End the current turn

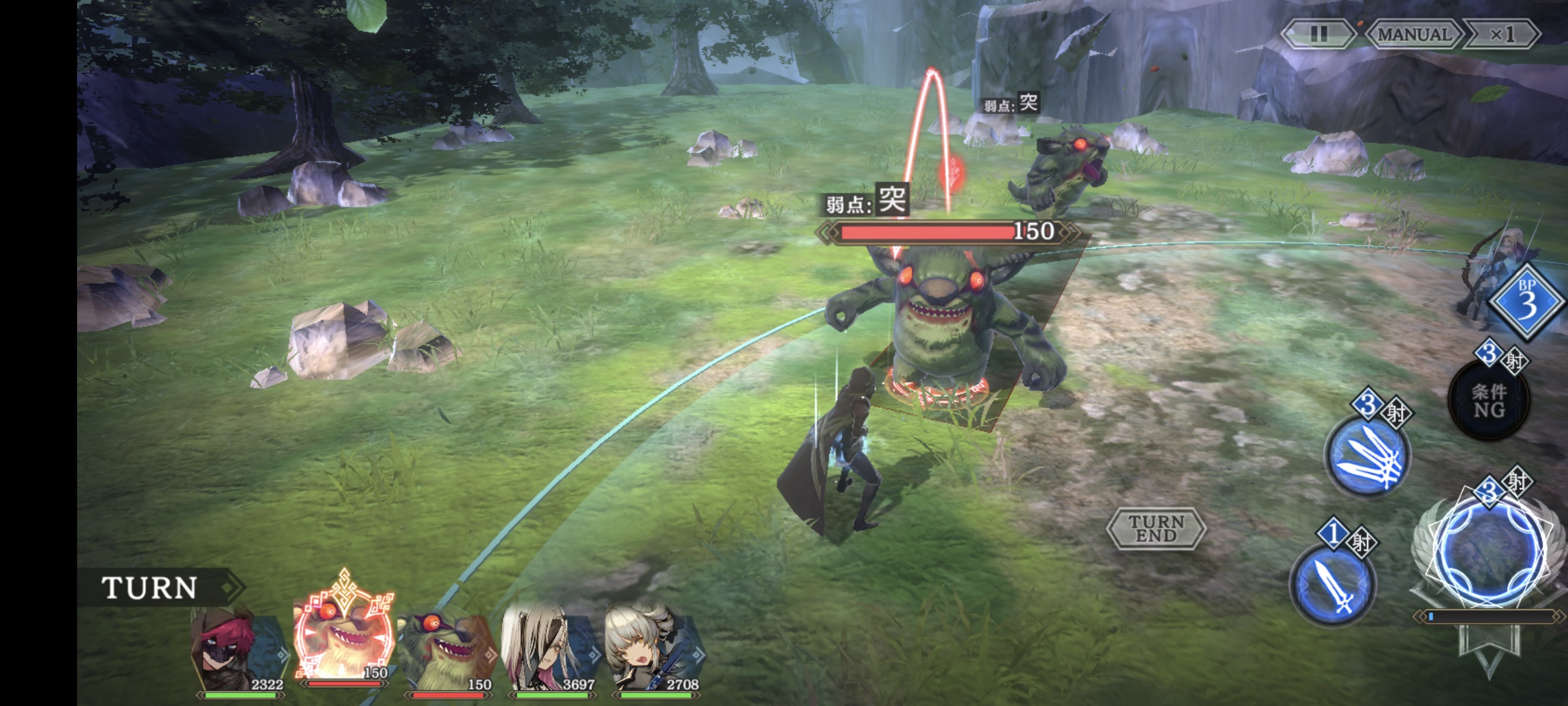(1156, 528)
